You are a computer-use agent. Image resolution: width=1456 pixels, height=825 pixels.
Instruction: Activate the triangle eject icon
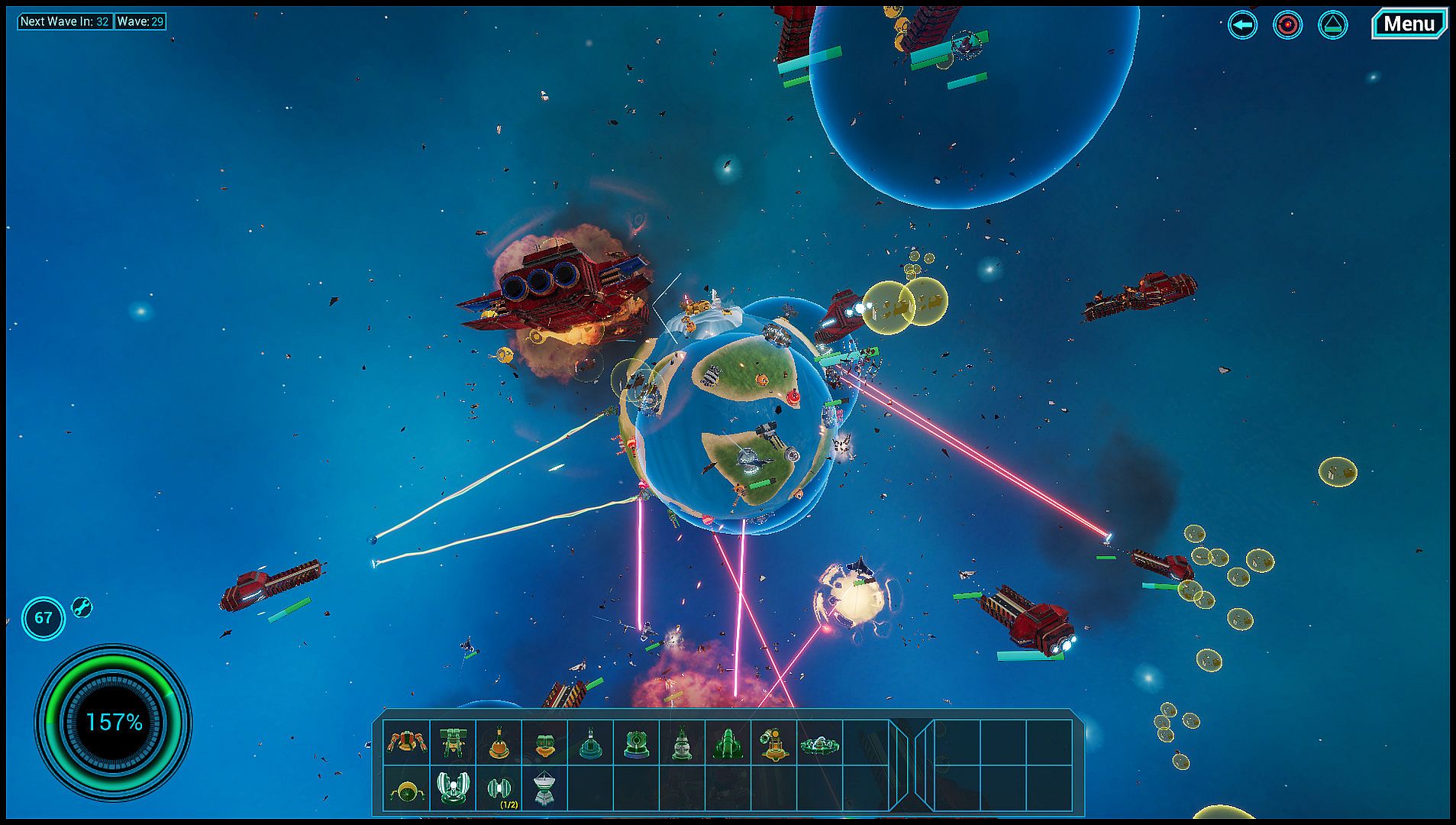click(x=1332, y=25)
